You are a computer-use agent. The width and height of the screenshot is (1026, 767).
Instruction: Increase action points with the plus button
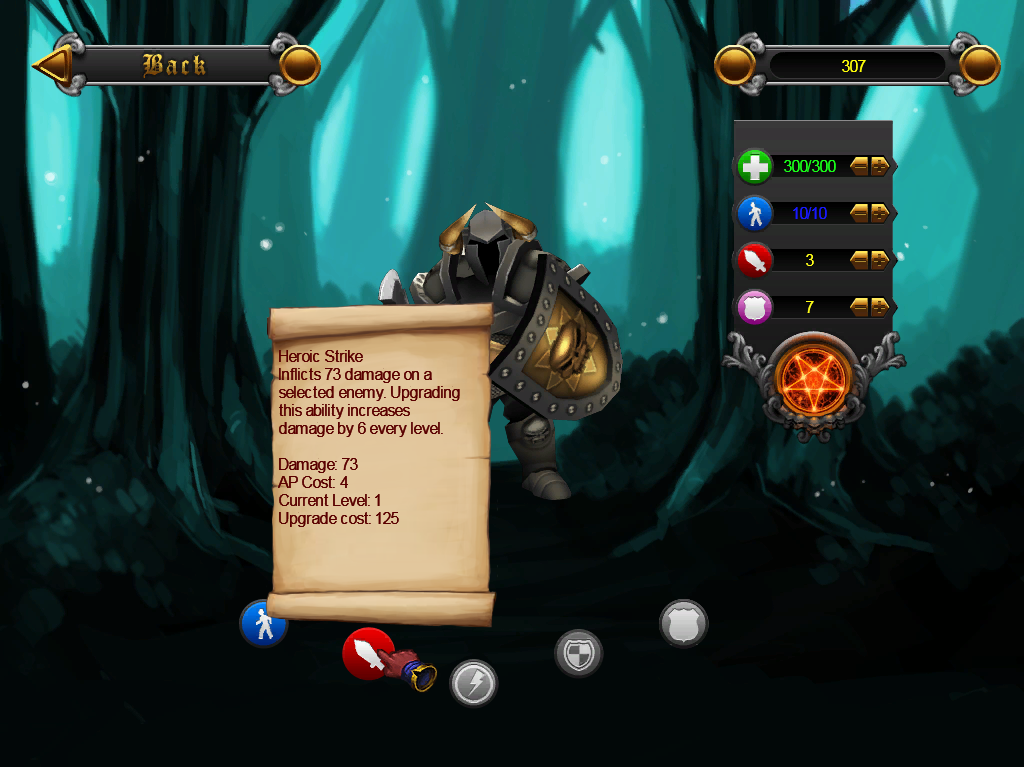880,213
